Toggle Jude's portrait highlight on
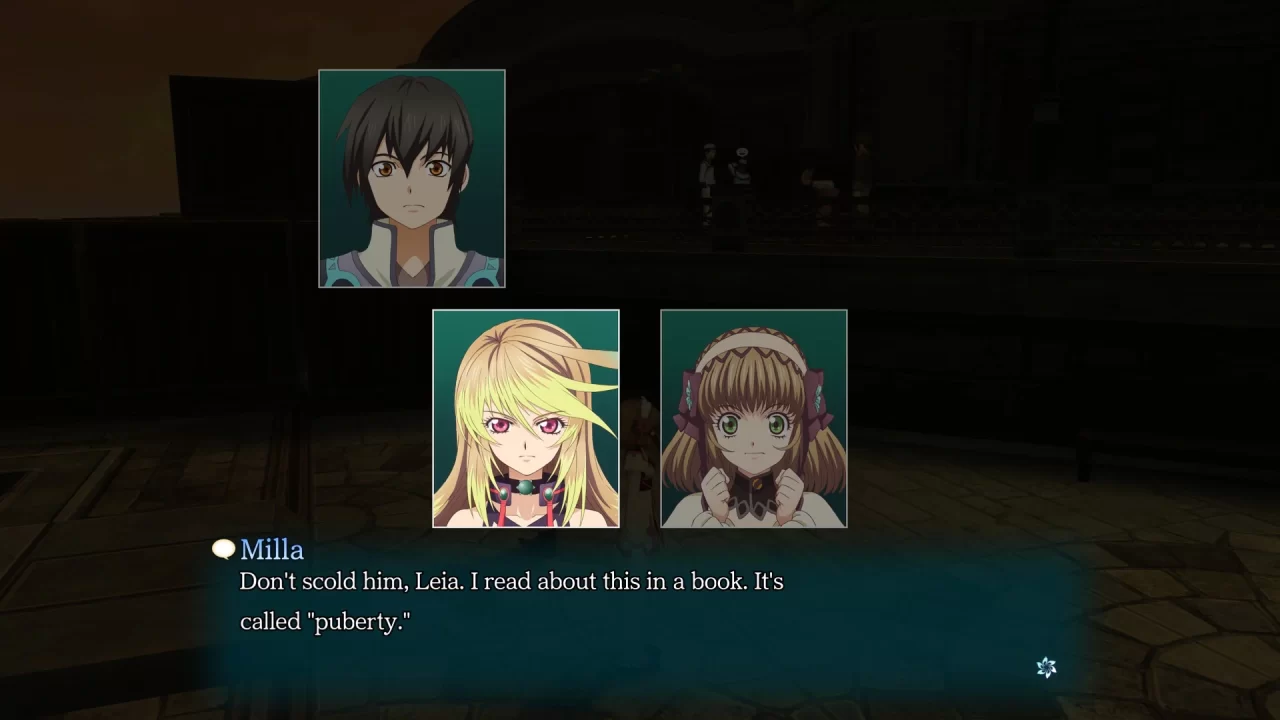This screenshot has height=720, width=1280. 411,177
